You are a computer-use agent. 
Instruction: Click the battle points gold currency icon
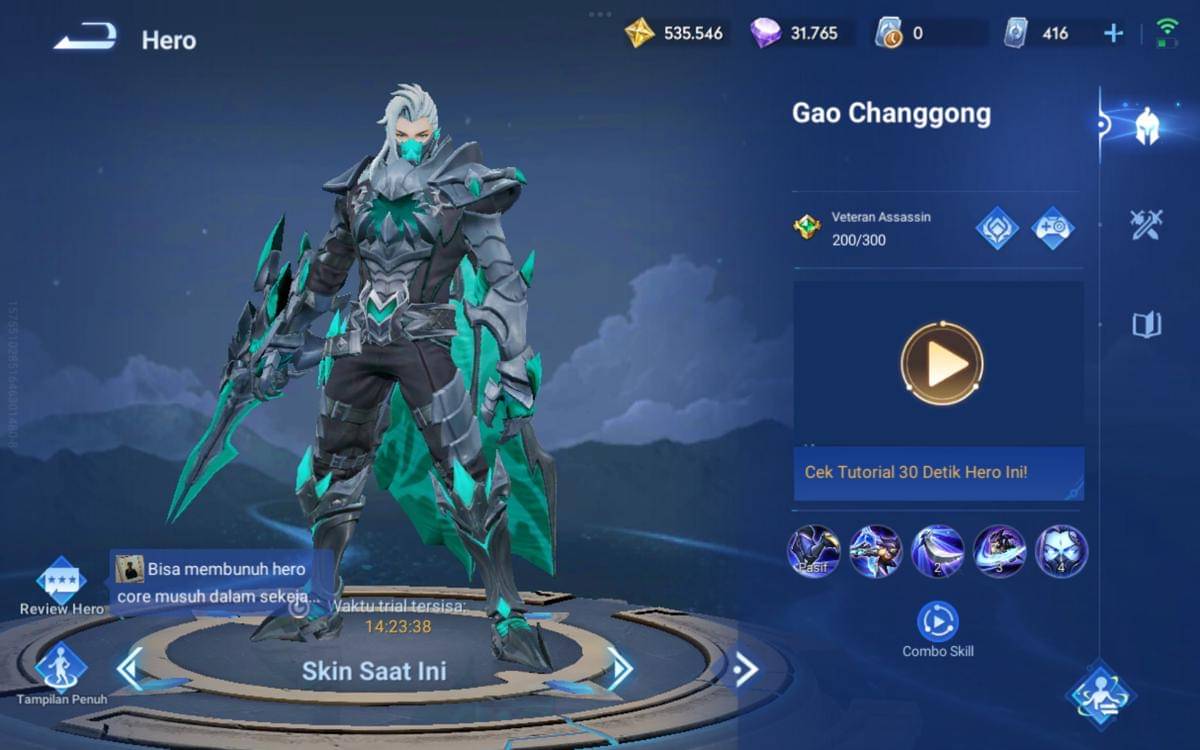639,33
